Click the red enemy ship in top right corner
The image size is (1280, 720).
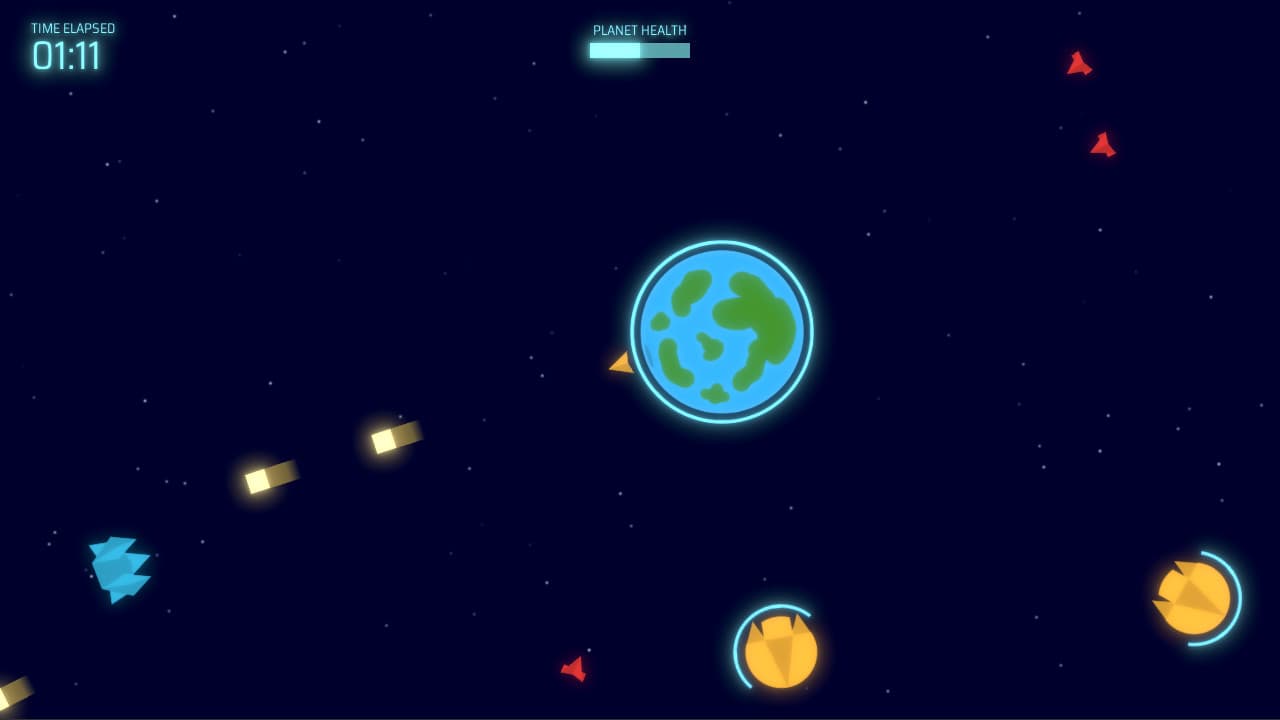pos(1080,65)
